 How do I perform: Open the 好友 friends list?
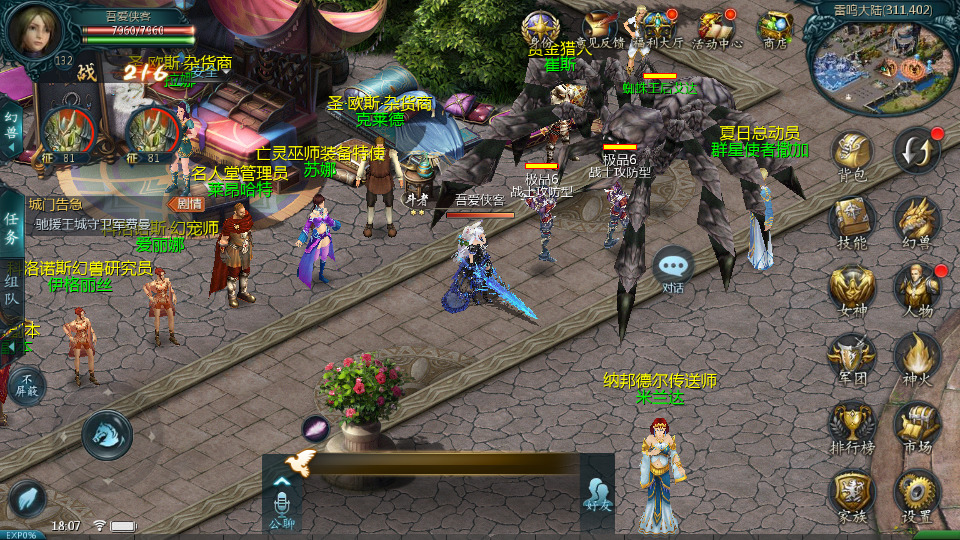597,493
